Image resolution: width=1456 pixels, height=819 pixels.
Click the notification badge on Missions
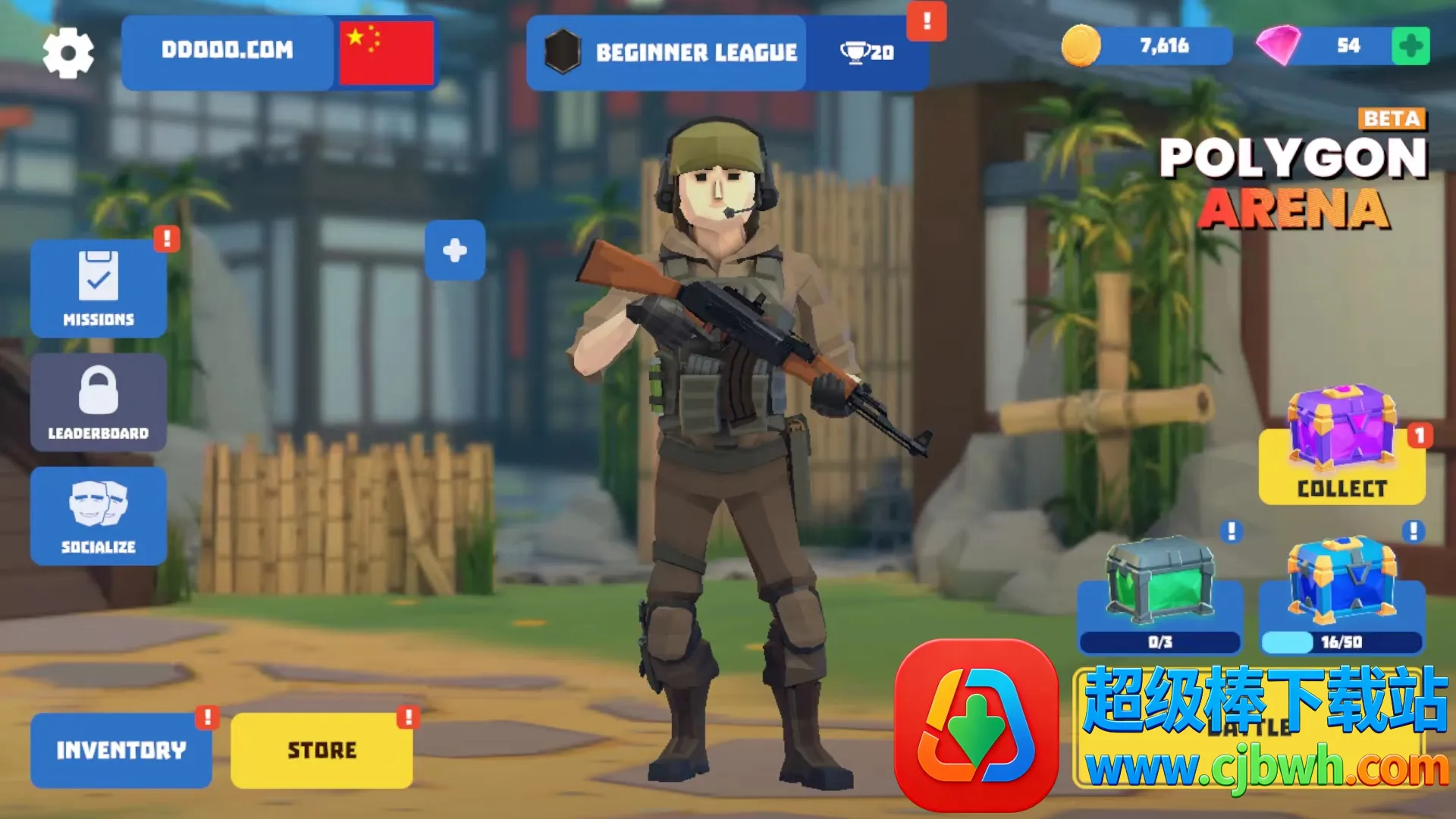165,239
